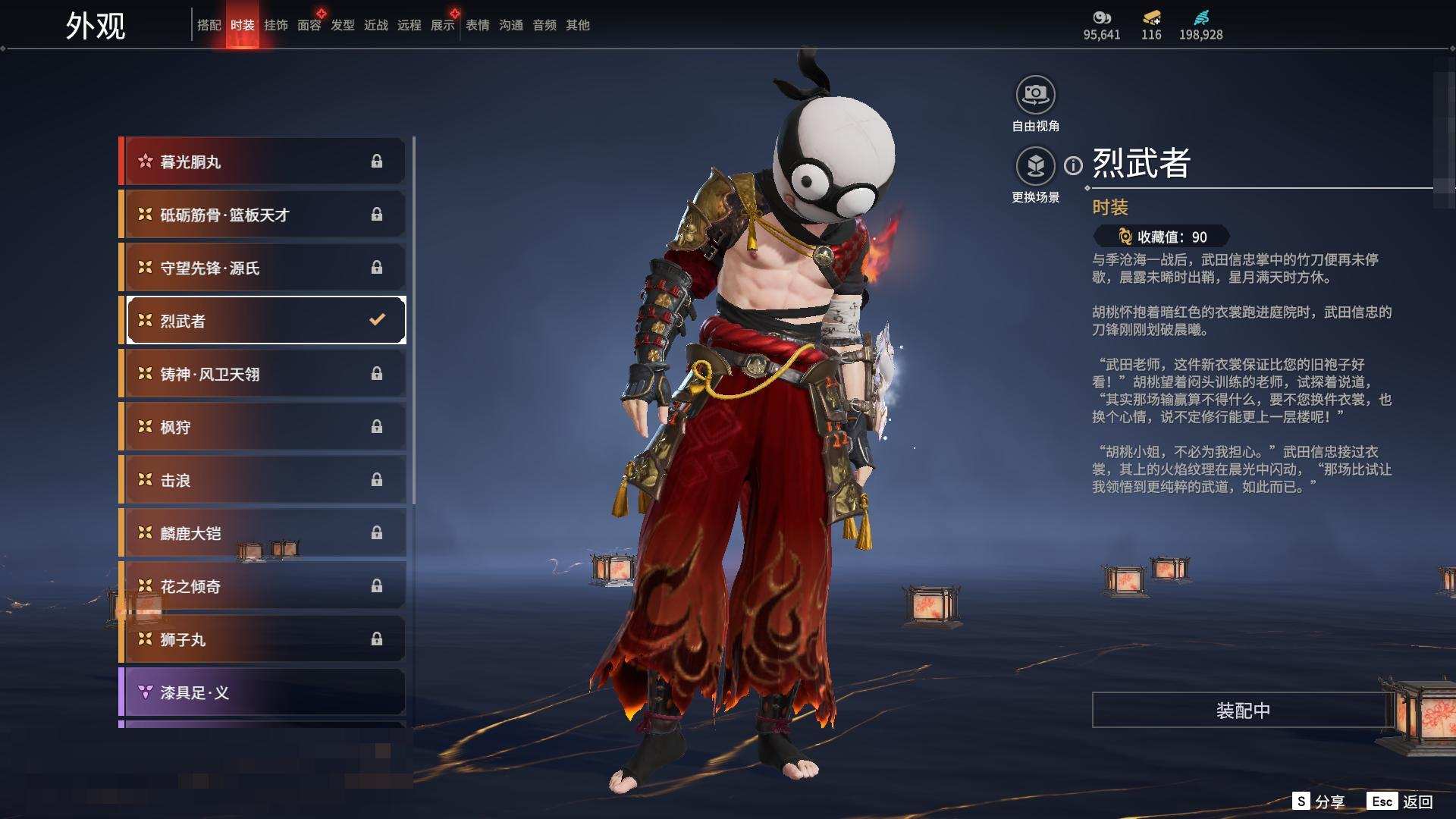Go to the 发型 tab
Image resolution: width=1456 pixels, height=819 pixels.
[x=342, y=25]
